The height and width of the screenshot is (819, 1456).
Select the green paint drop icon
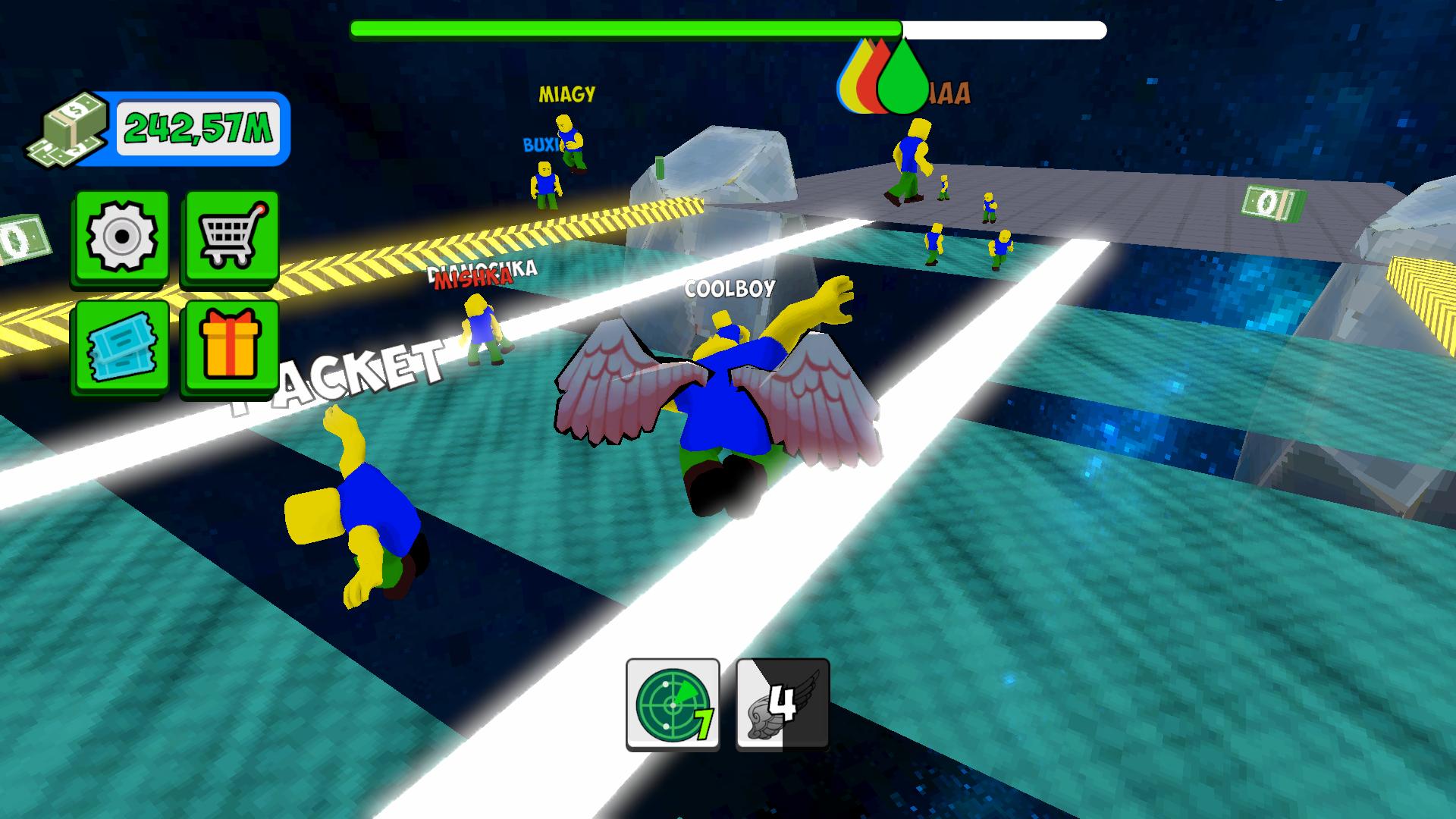902,76
